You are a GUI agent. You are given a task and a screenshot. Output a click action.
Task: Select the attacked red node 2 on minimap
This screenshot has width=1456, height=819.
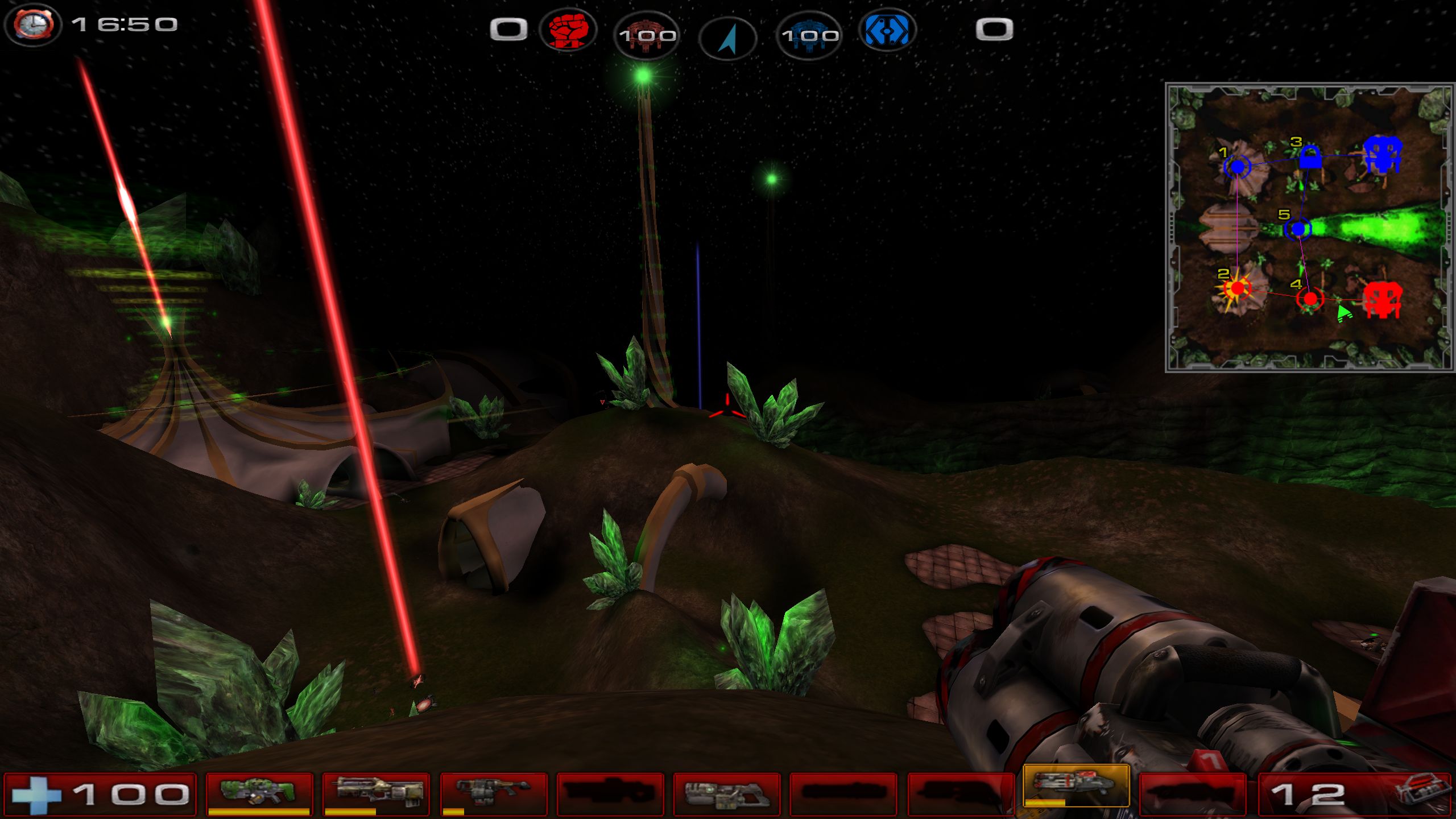point(1237,289)
